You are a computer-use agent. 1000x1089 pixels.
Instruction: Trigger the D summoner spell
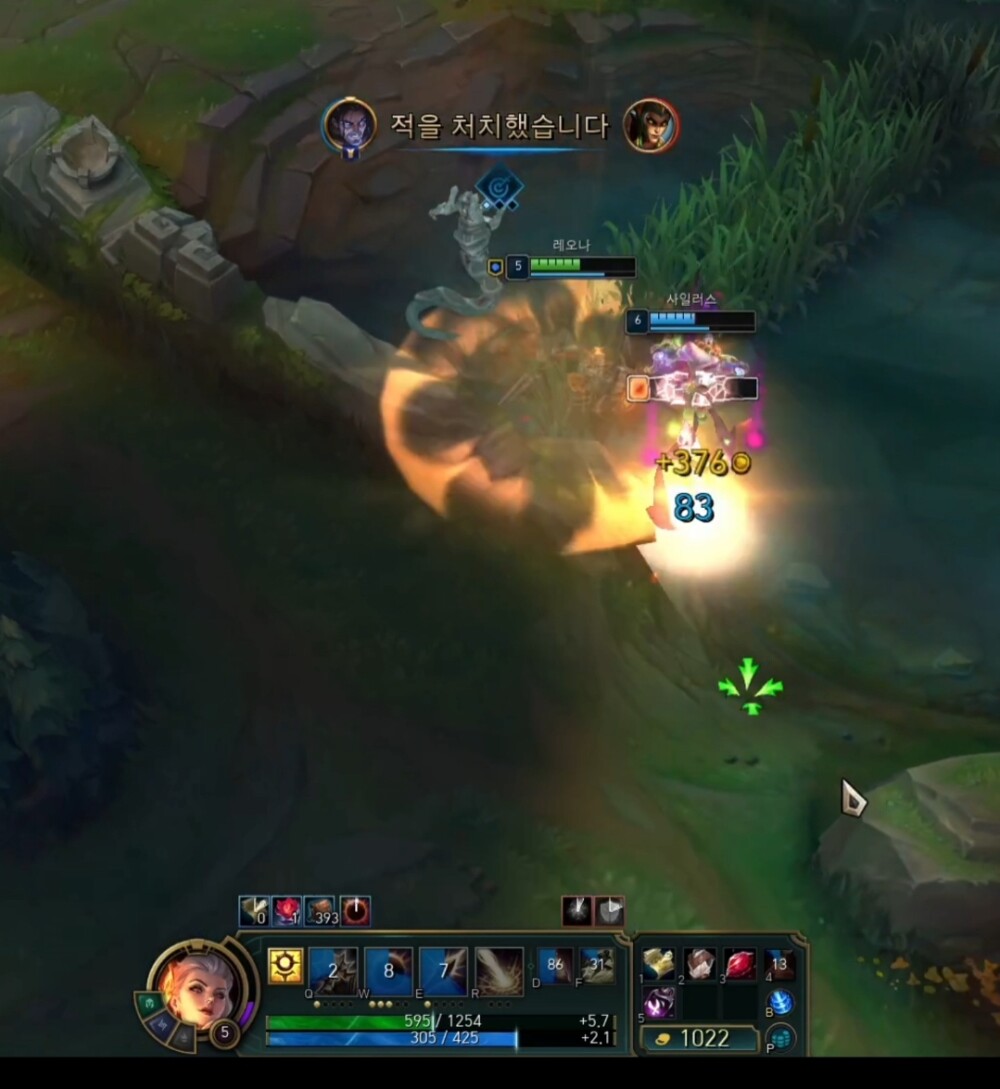(x=556, y=966)
